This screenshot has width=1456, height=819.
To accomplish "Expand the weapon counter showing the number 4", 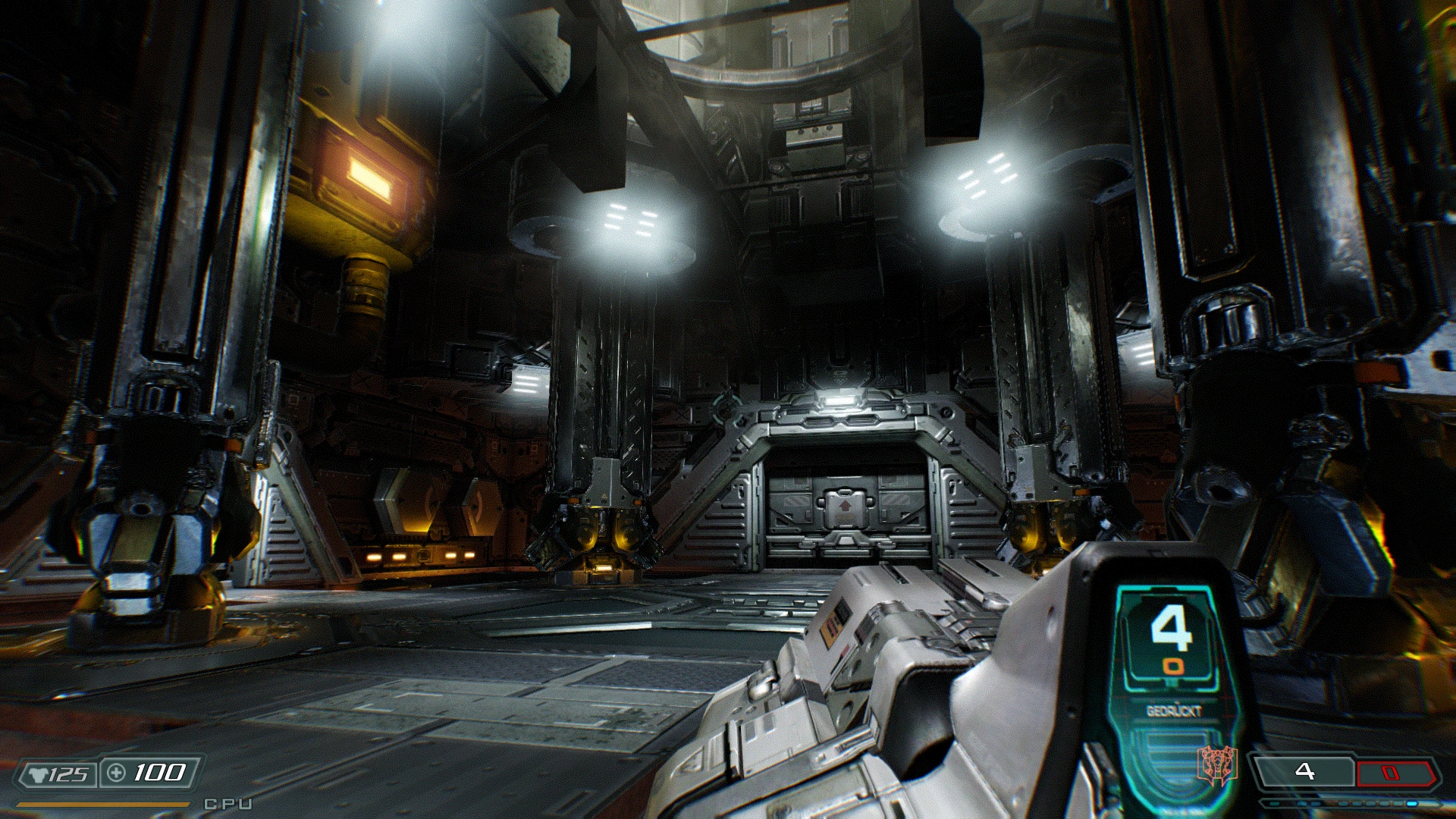I will tap(1173, 627).
